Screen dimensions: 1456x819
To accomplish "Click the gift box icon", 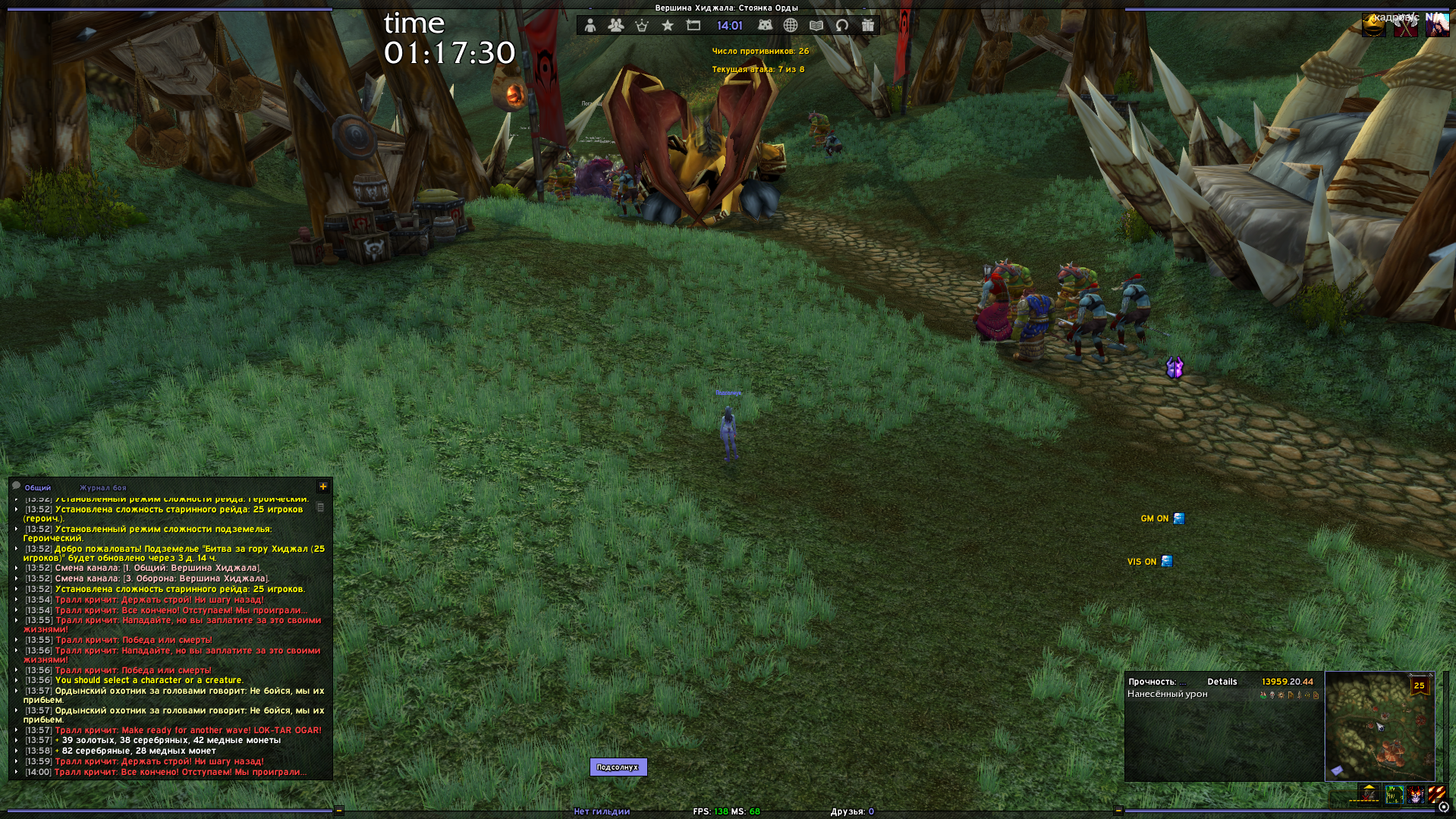I will 868,26.
